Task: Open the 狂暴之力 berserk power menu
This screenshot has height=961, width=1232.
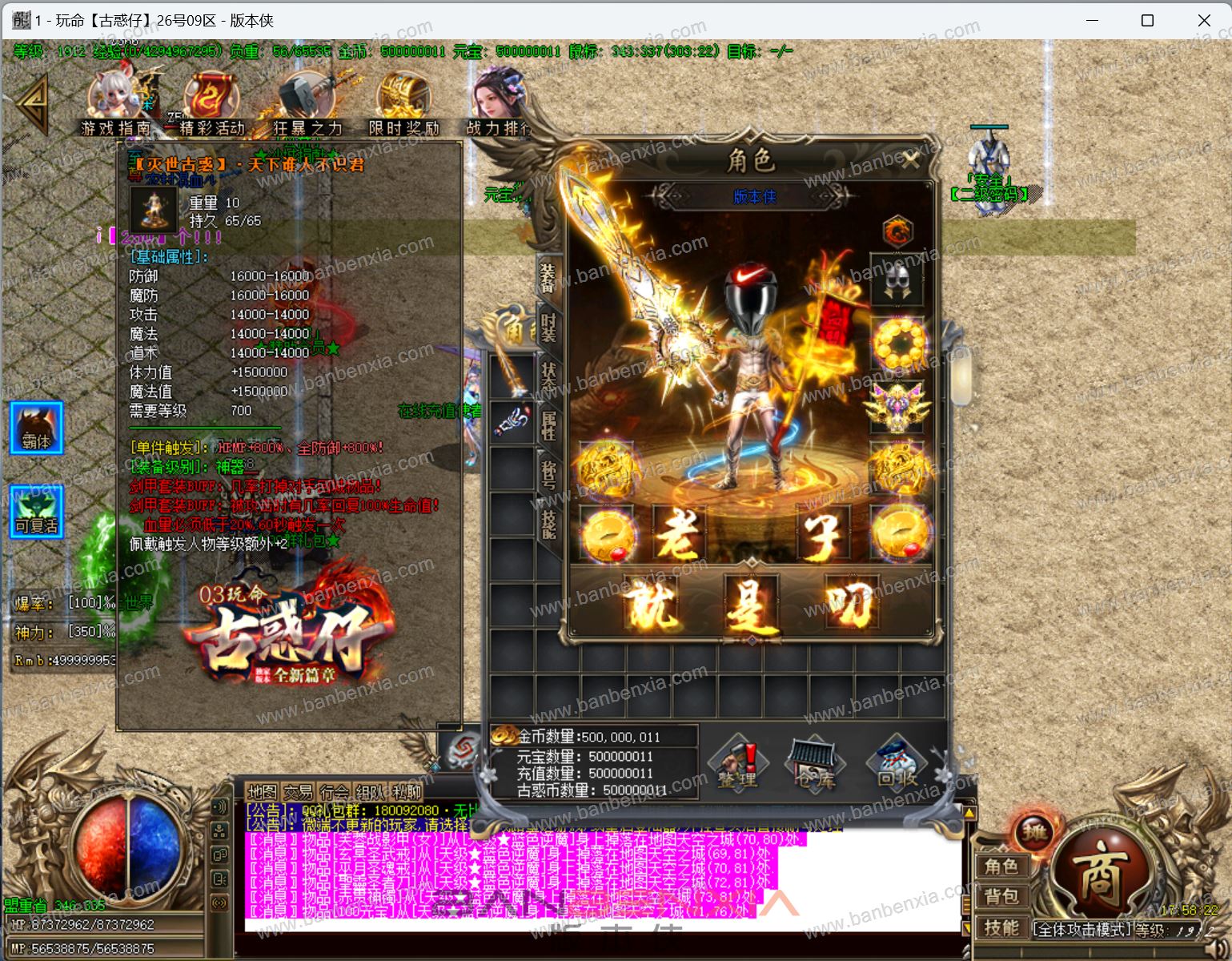Action: click(307, 106)
